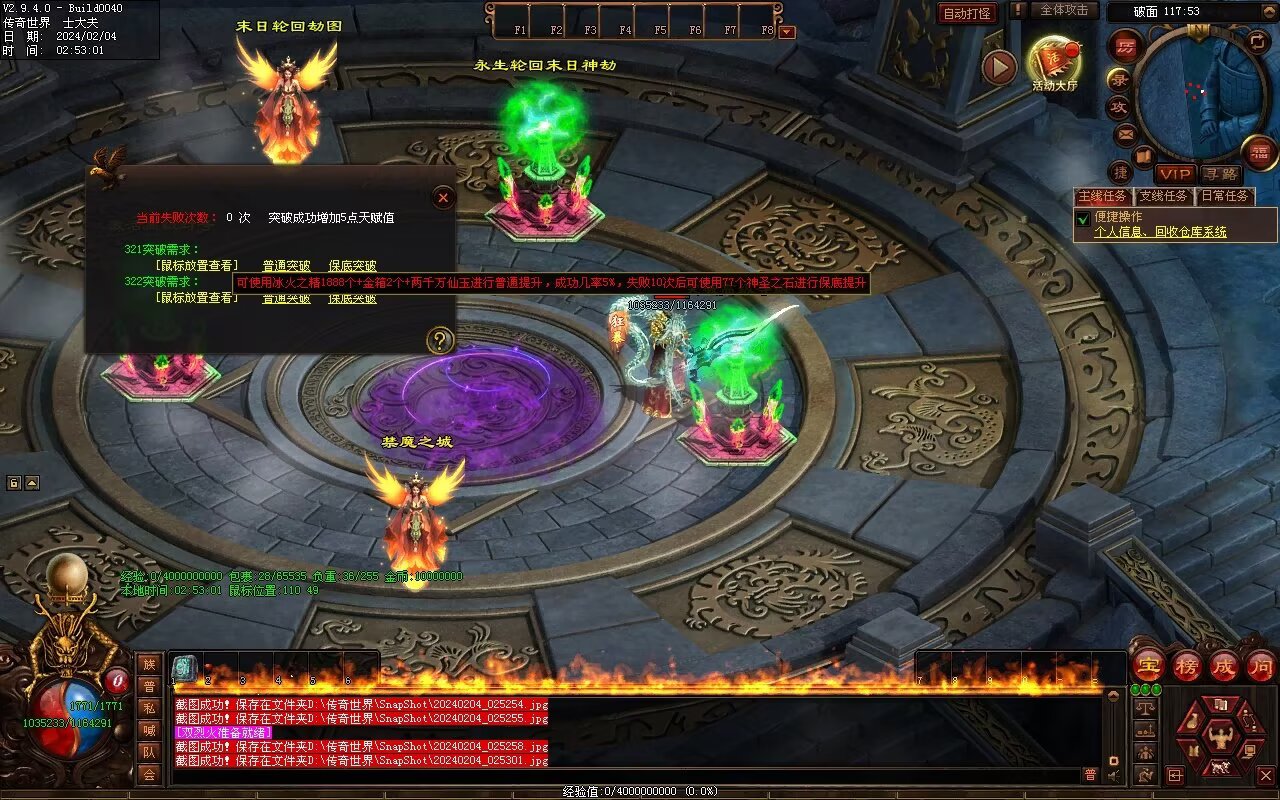Activate the 全体攻击 attack mode button

pyautogui.click(x=1064, y=10)
